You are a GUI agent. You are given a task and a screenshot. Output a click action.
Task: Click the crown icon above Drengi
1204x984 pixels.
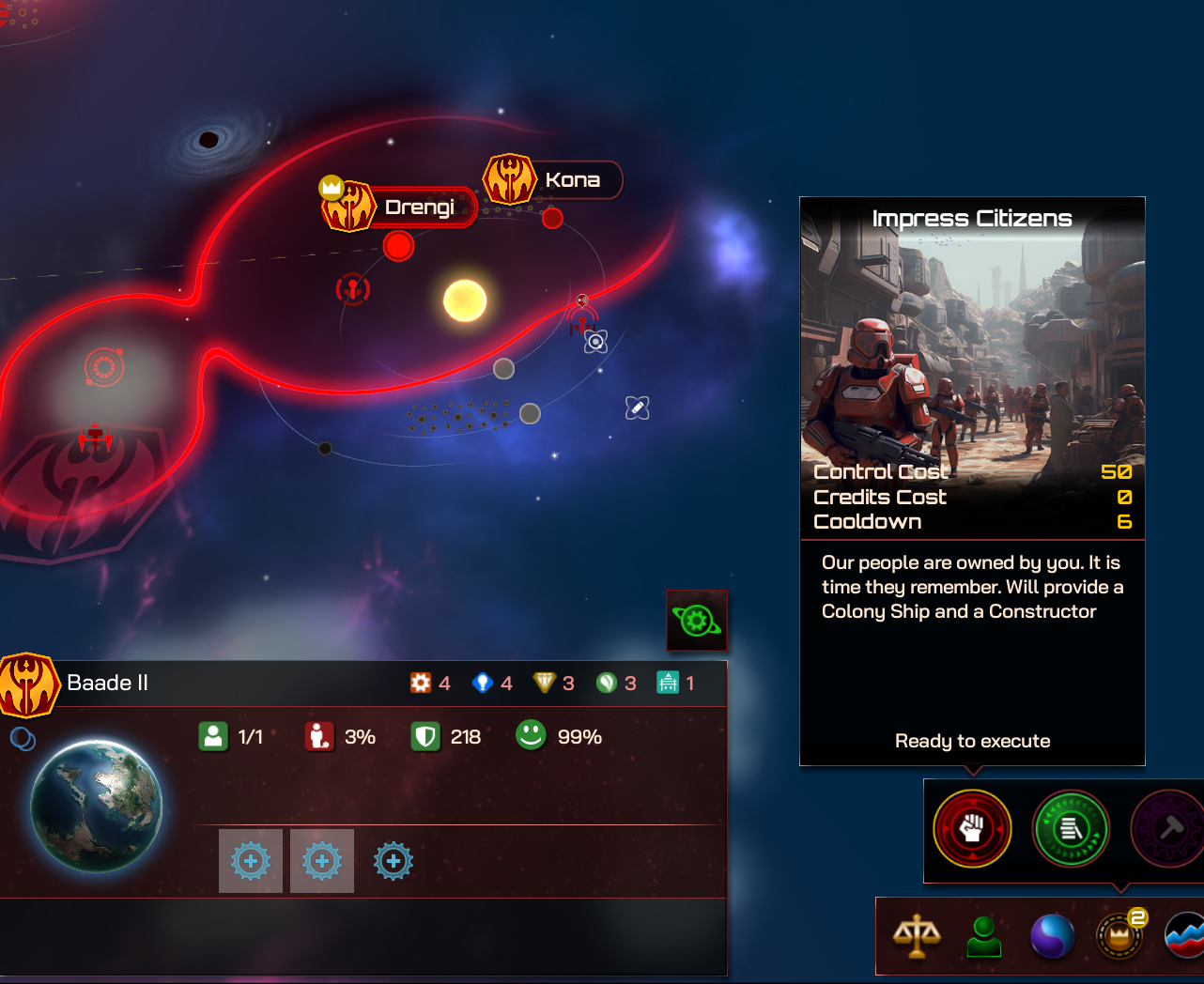[331, 187]
